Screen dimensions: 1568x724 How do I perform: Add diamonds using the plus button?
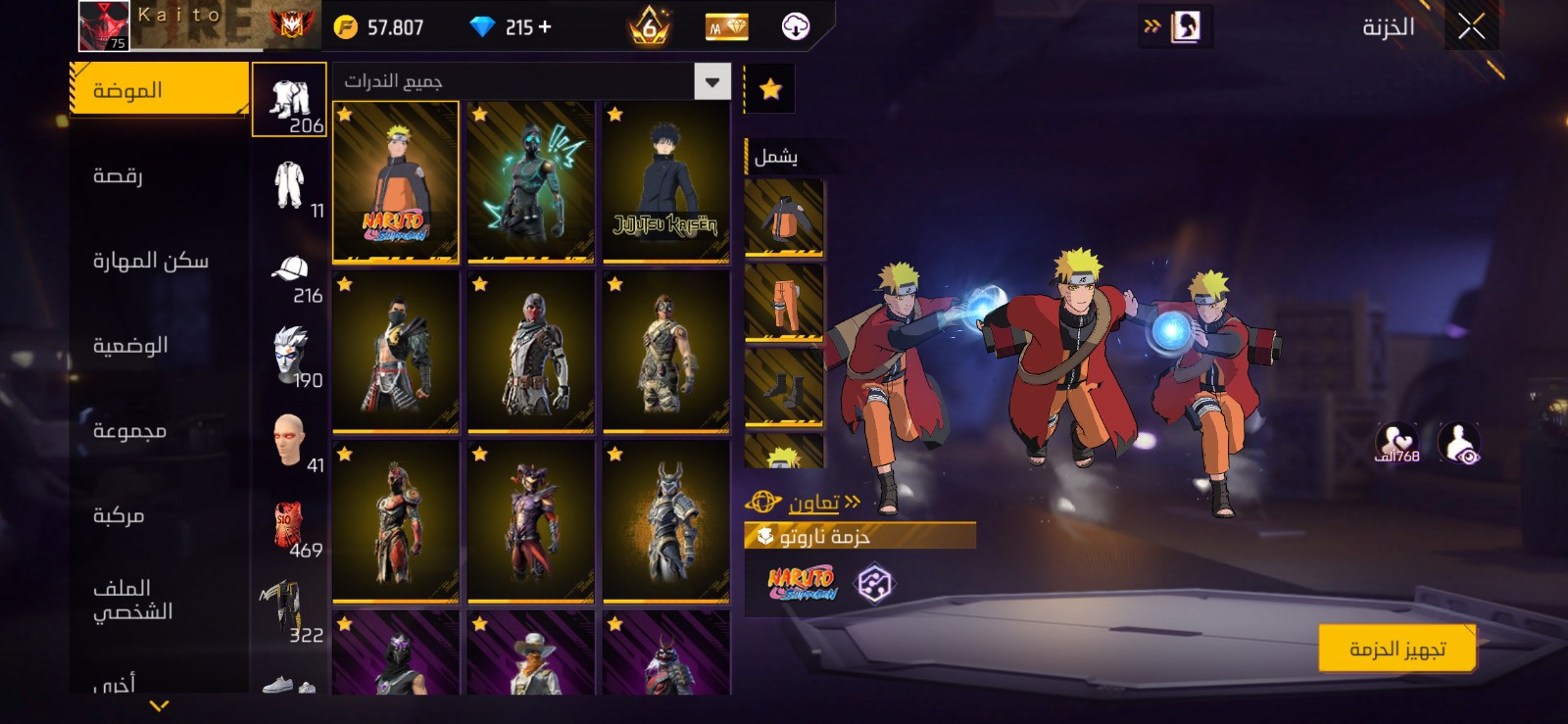tap(545, 27)
